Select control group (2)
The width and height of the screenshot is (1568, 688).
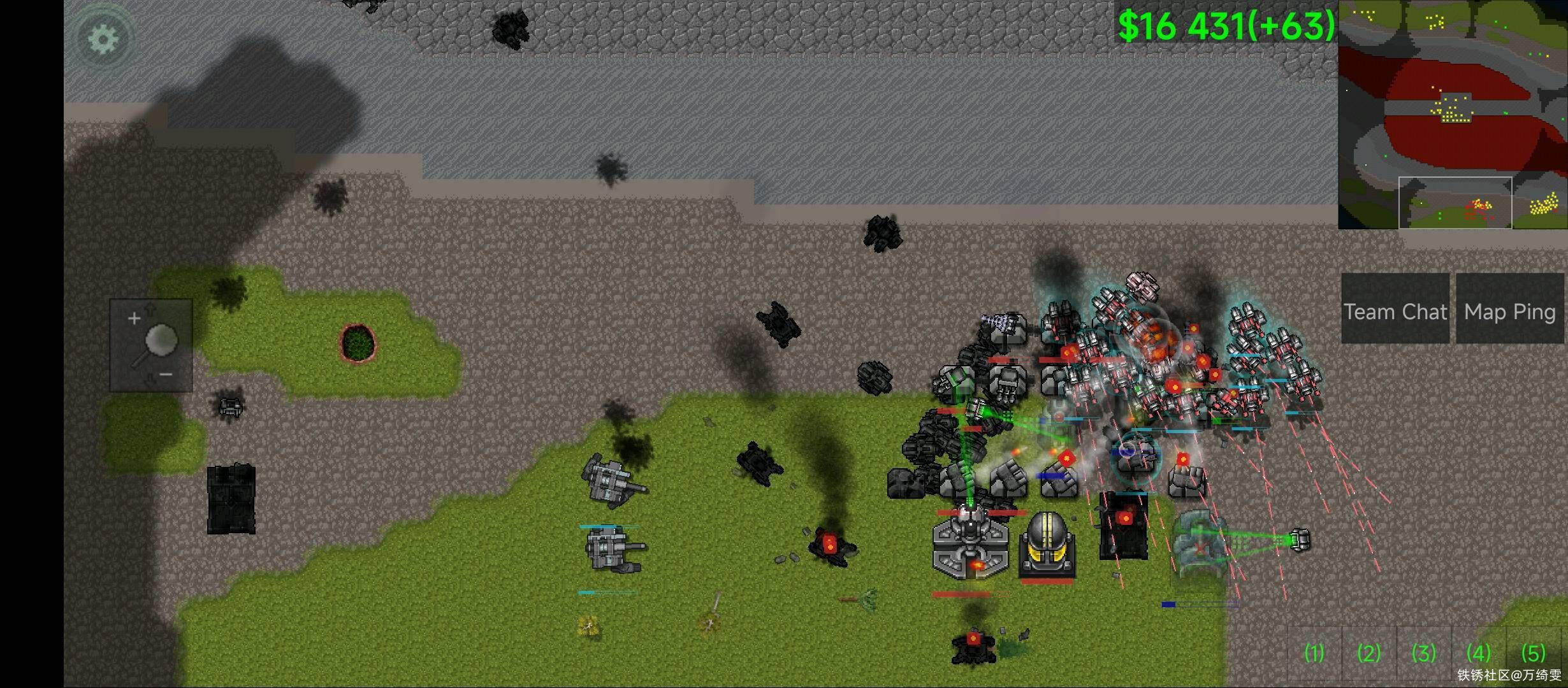click(x=1368, y=653)
